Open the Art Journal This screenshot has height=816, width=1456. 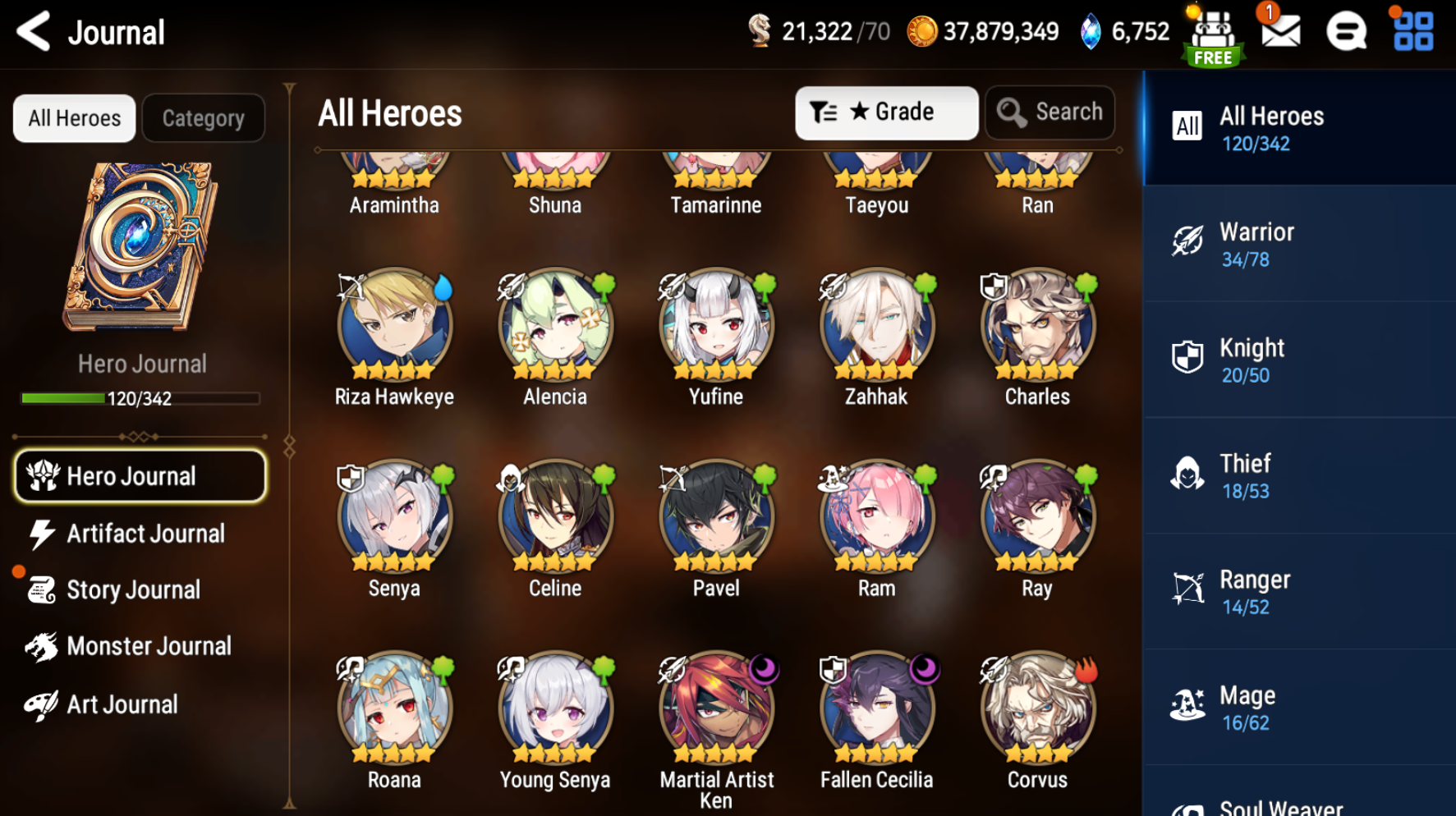[x=122, y=704]
